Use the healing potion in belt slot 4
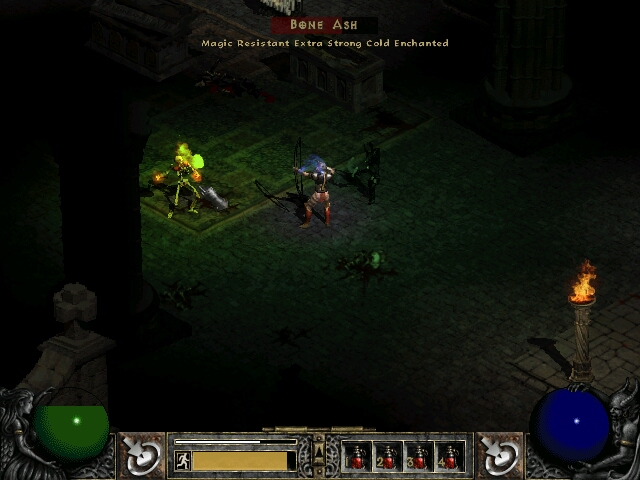The width and height of the screenshot is (640, 480). (448, 457)
